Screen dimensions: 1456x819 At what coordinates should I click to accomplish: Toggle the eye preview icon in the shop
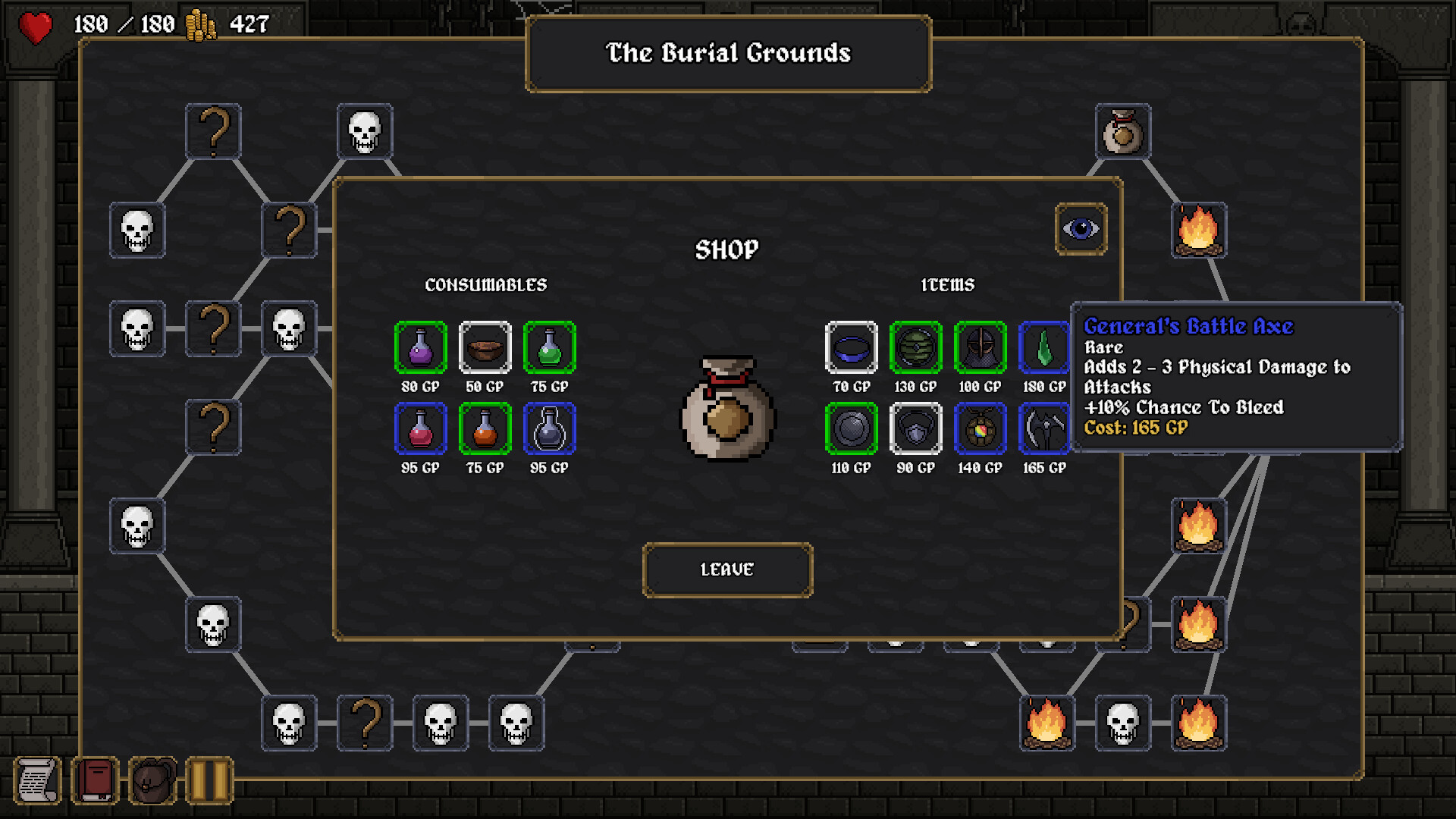click(1080, 230)
